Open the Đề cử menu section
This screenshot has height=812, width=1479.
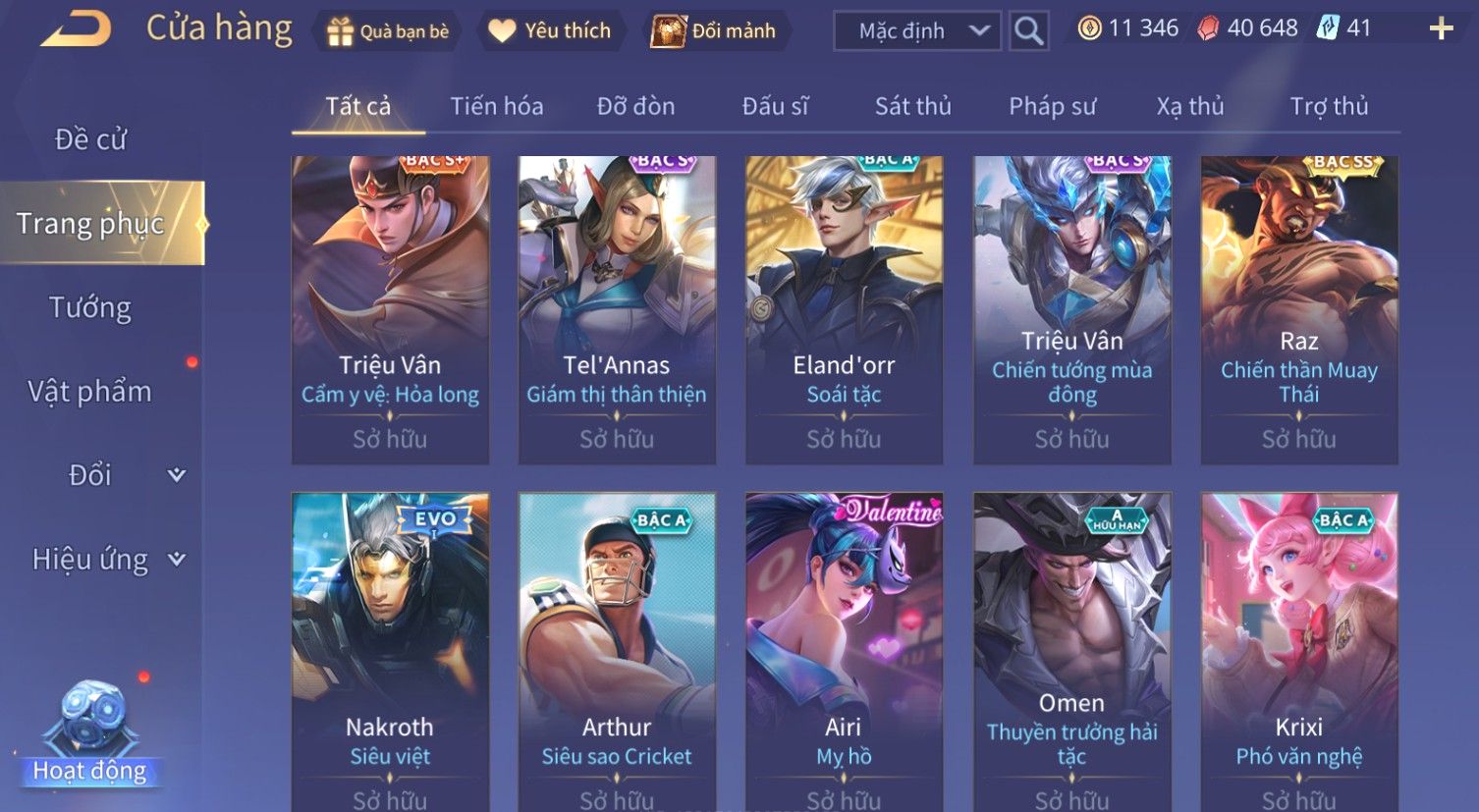point(90,139)
